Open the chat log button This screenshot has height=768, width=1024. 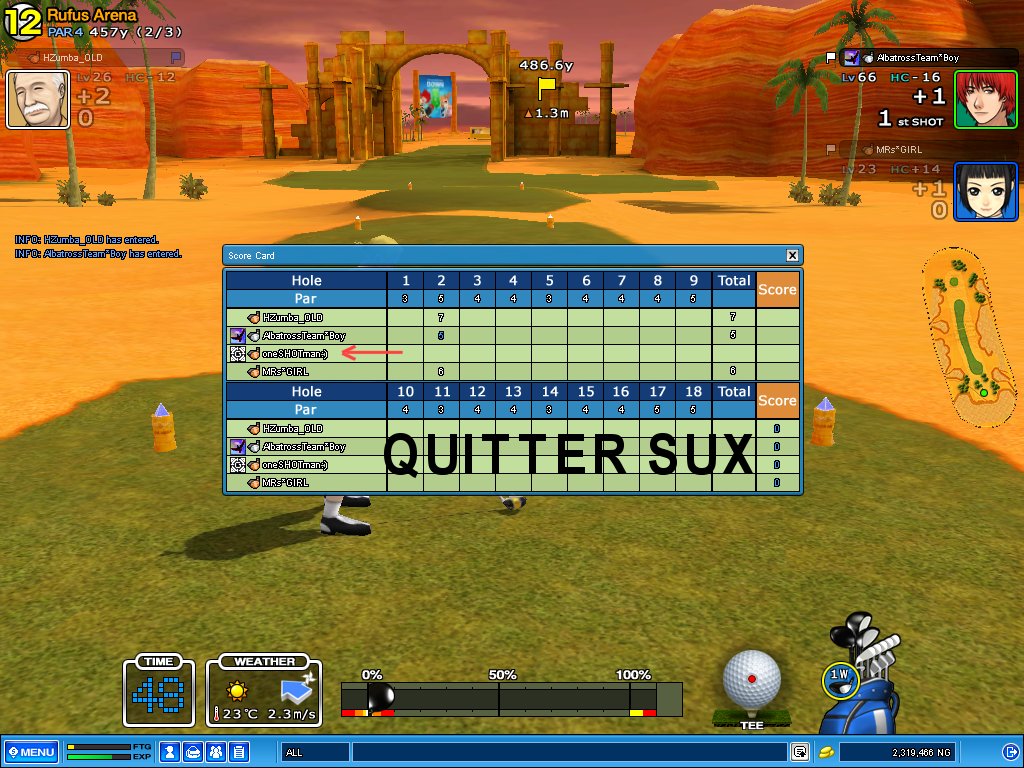[800, 752]
